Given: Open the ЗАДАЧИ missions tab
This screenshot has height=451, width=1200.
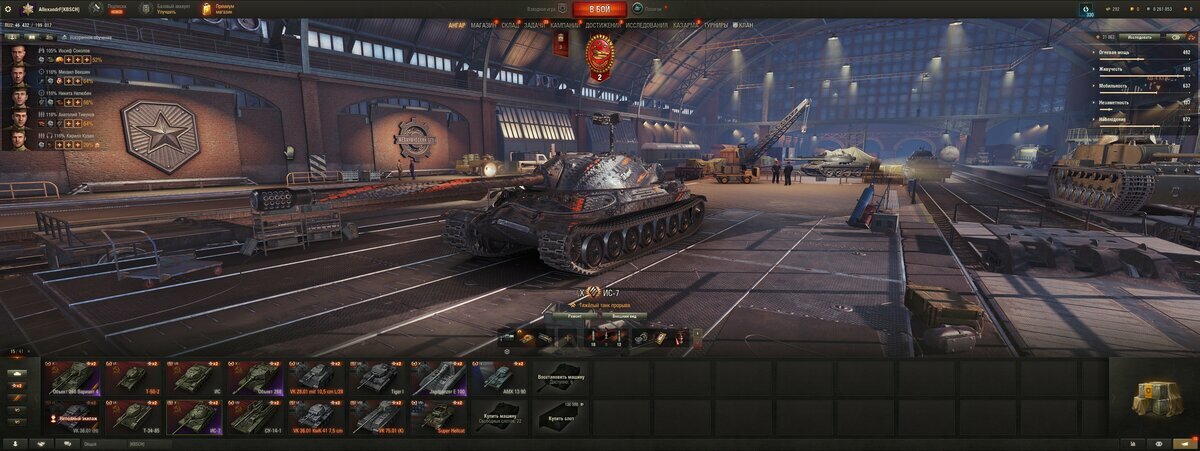Looking at the screenshot, I should (535, 24).
